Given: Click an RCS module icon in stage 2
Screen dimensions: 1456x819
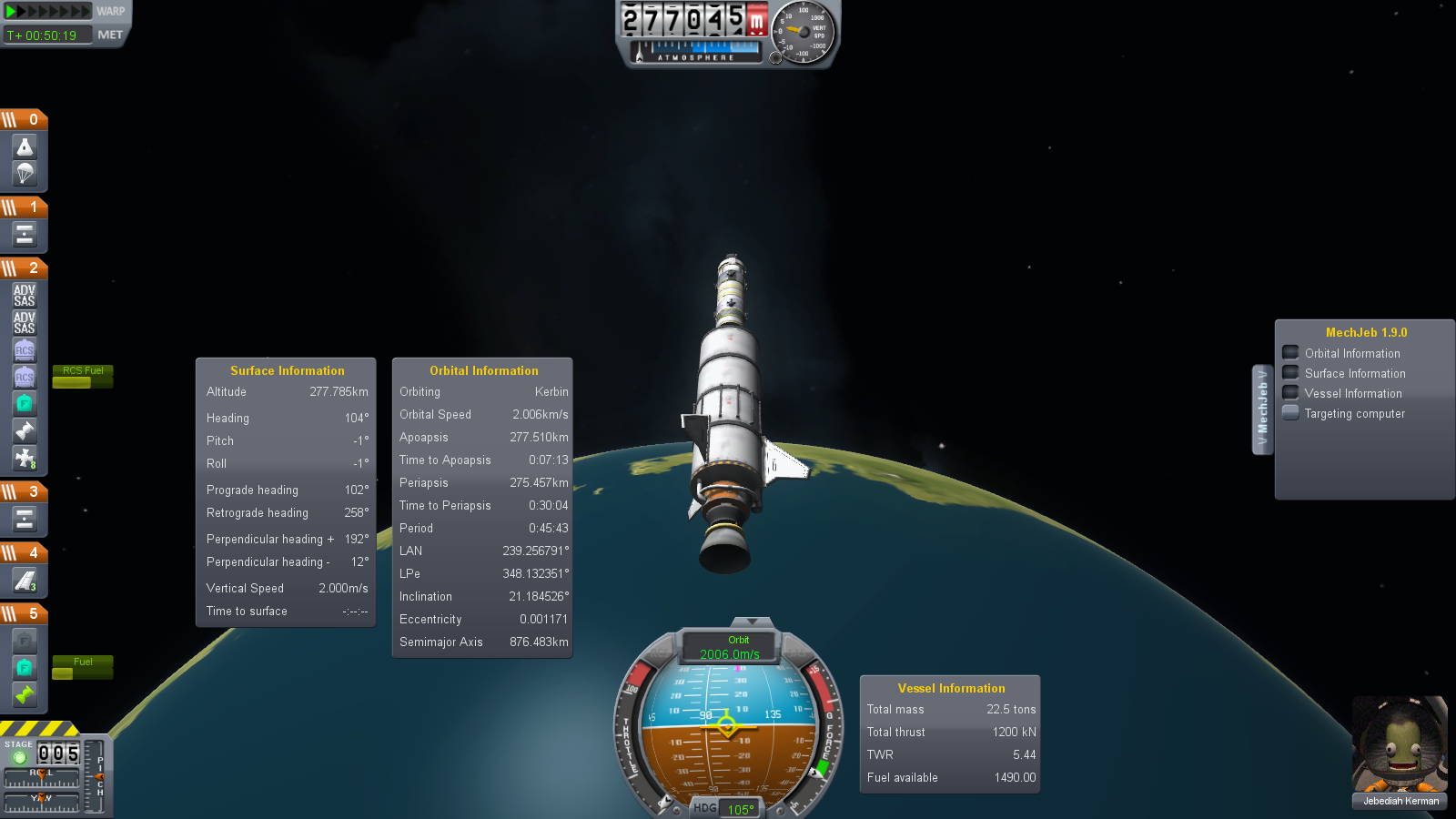Looking at the screenshot, I should point(25,350).
